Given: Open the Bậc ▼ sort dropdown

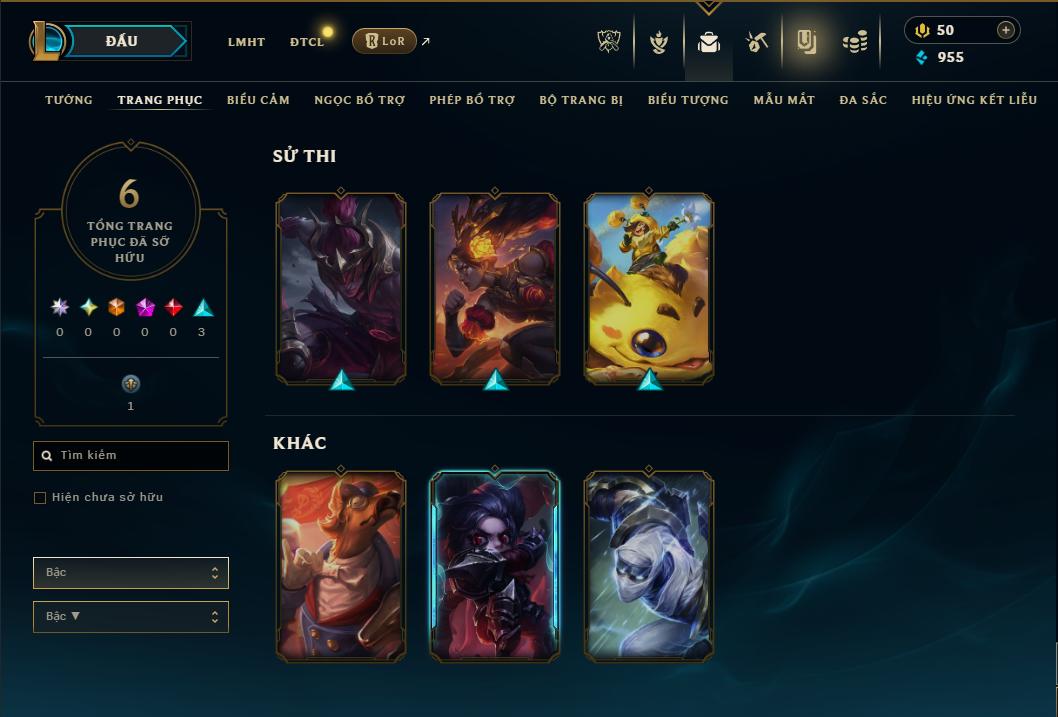Looking at the screenshot, I should tap(131, 617).
